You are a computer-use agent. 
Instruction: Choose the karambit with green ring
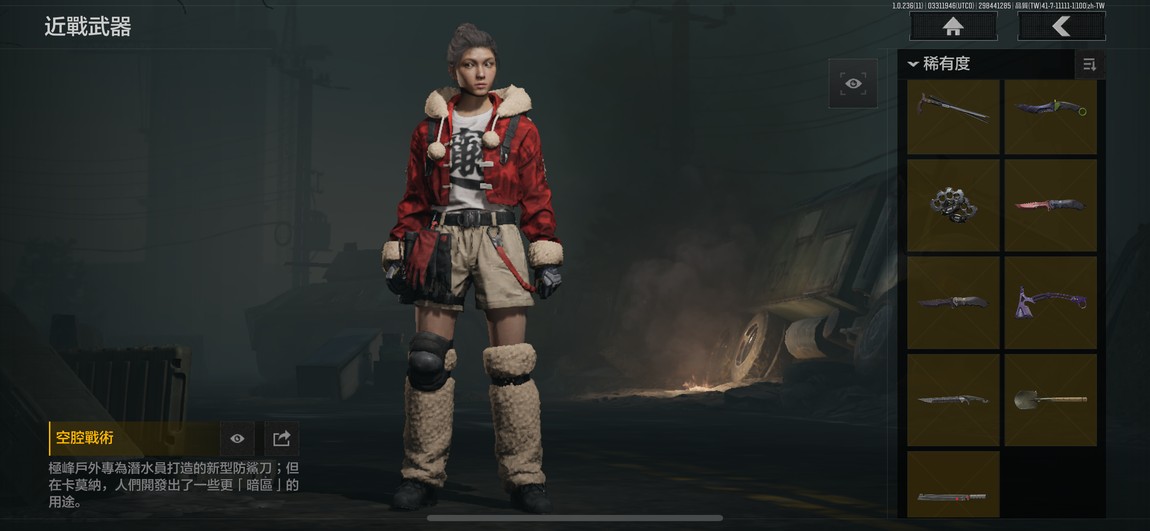[x=1050, y=117]
